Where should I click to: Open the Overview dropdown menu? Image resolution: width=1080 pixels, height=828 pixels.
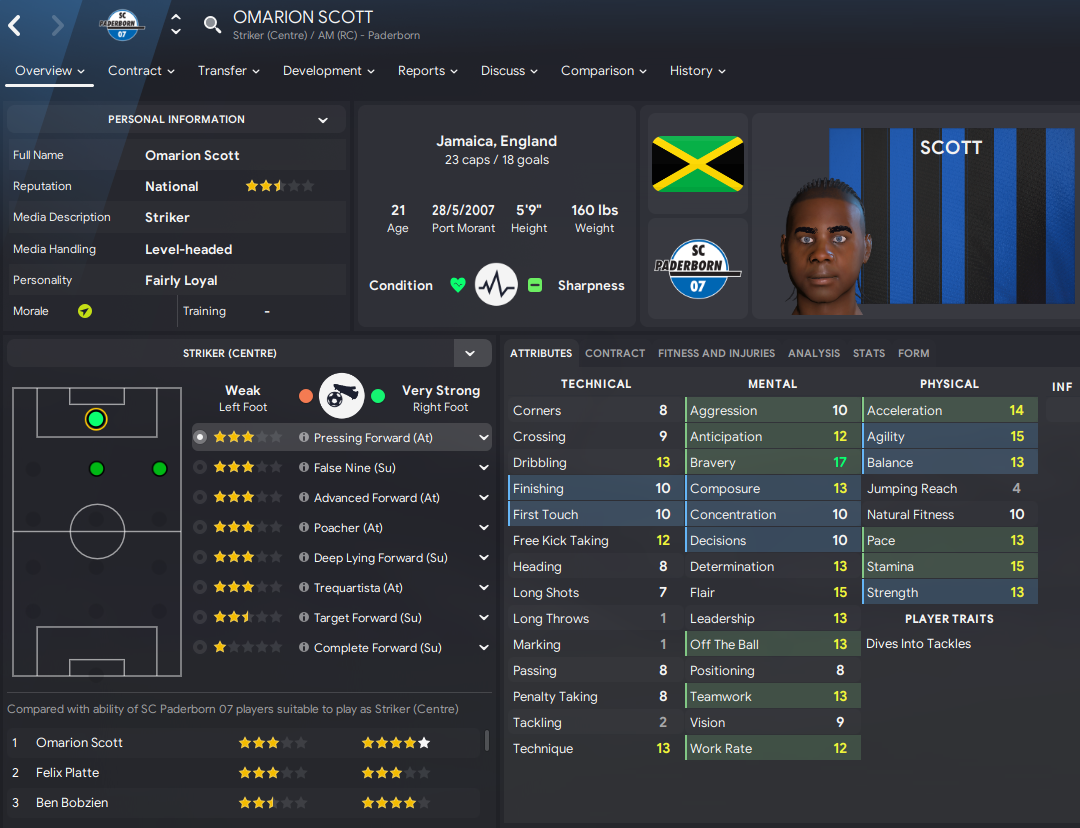(50, 71)
